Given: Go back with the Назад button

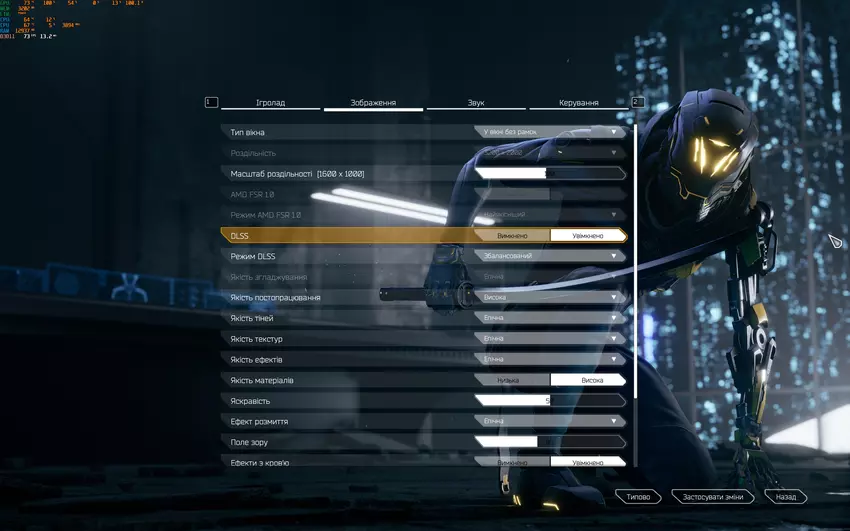Looking at the screenshot, I should click(x=786, y=496).
